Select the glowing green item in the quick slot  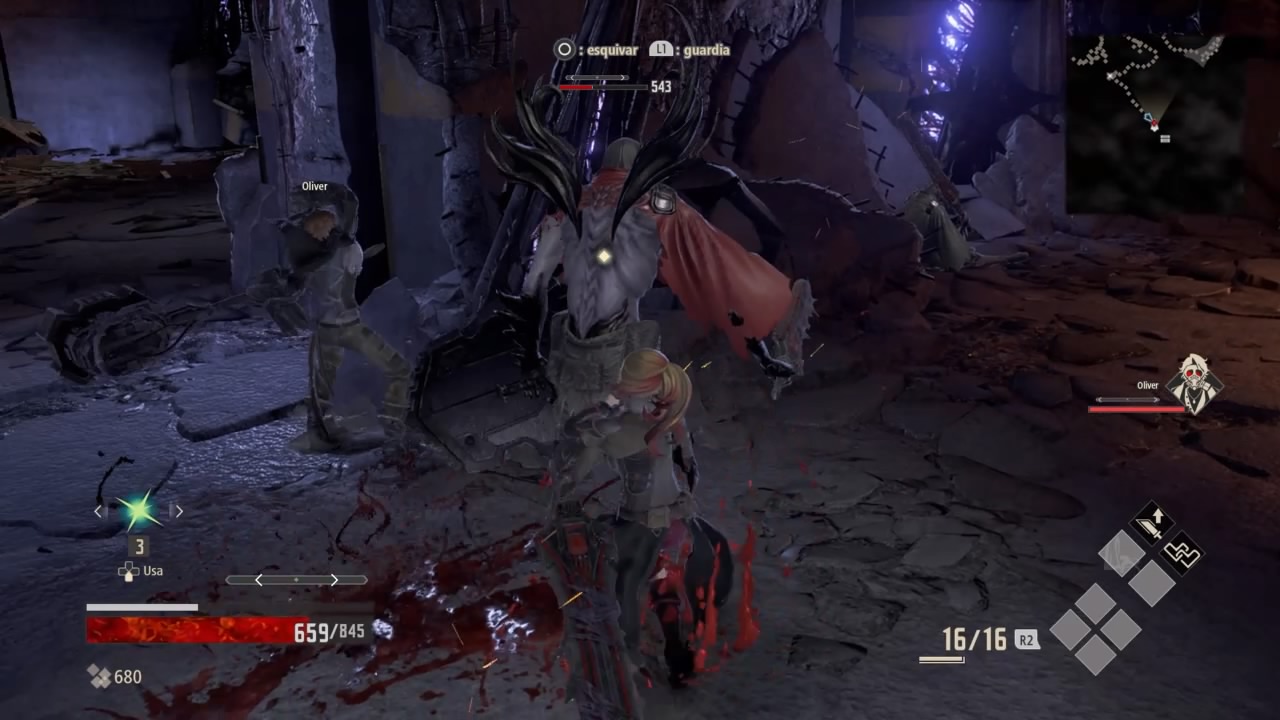[138, 511]
